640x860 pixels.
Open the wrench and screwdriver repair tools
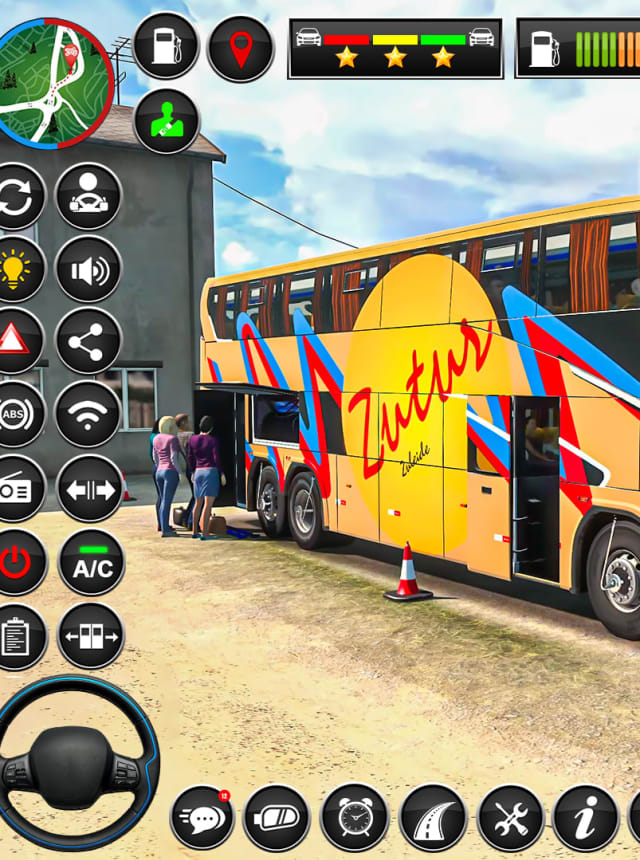(510, 817)
